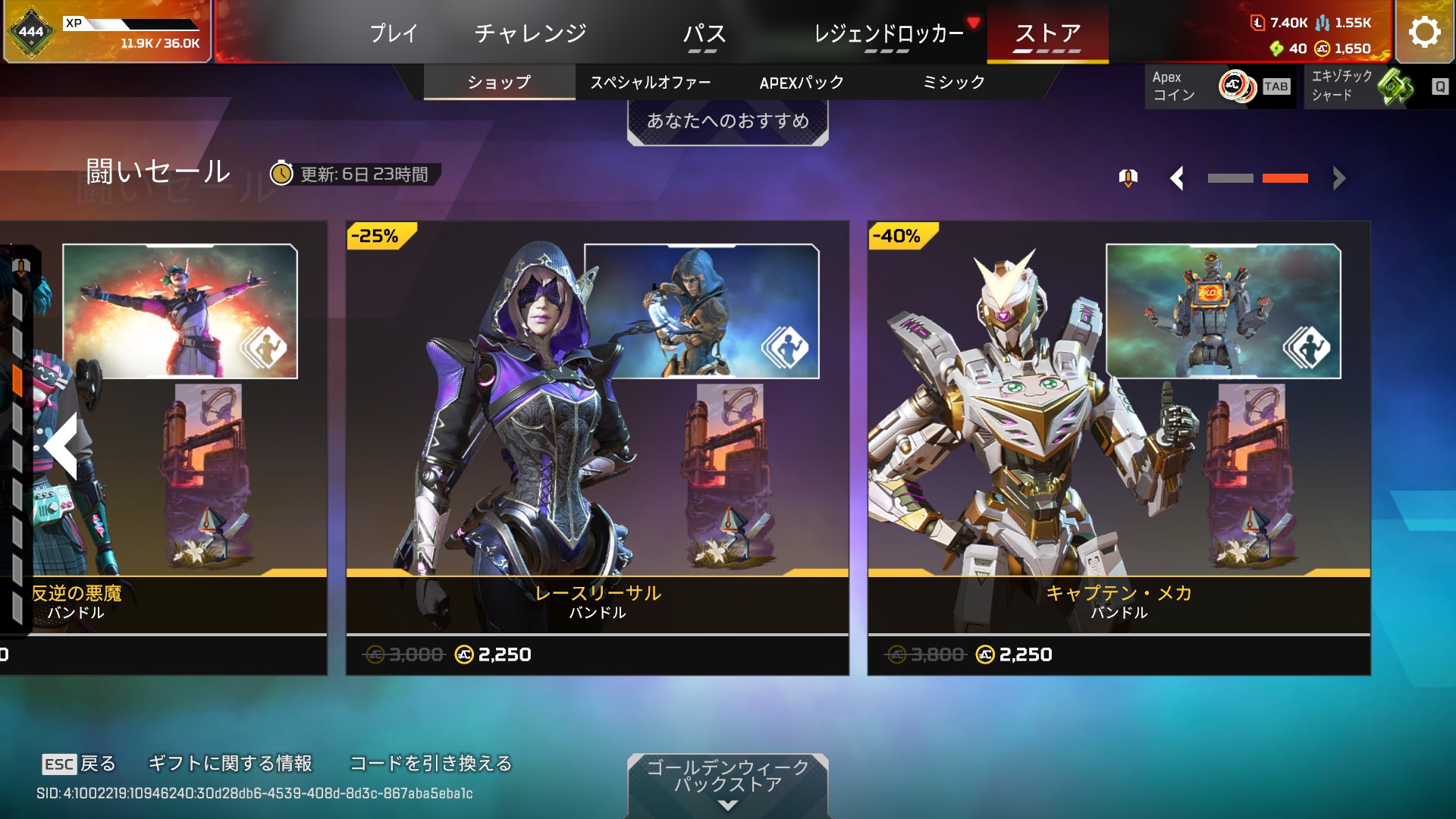The height and width of the screenshot is (819, 1456).
Task: Select the ショップ sub-tab
Action: (499, 82)
